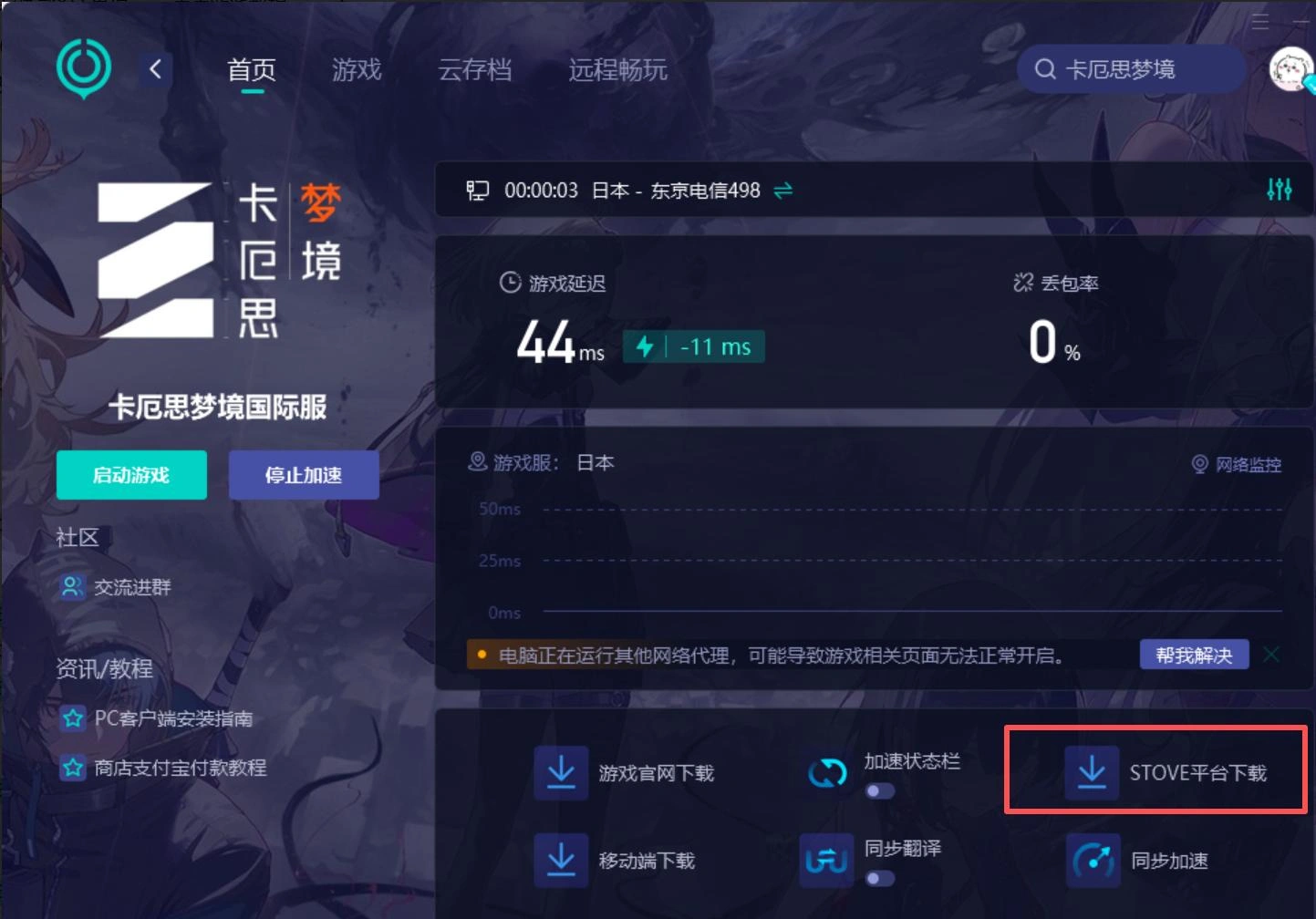Viewport: 1316px width, 919px height.
Task: Open 网络监控 via its monitor icon
Action: pyautogui.click(x=1199, y=465)
